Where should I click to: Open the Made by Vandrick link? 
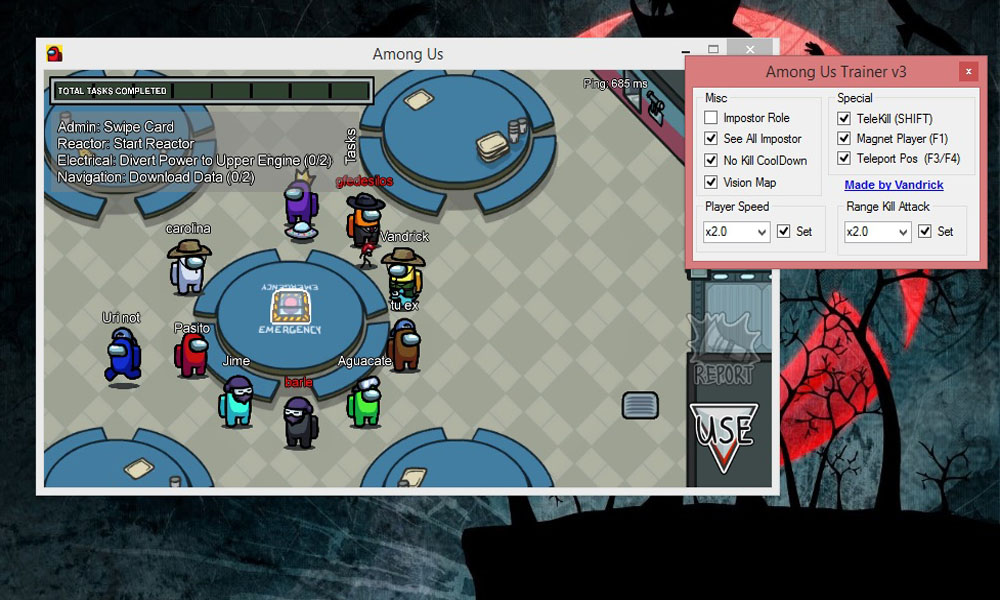pos(893,185)
